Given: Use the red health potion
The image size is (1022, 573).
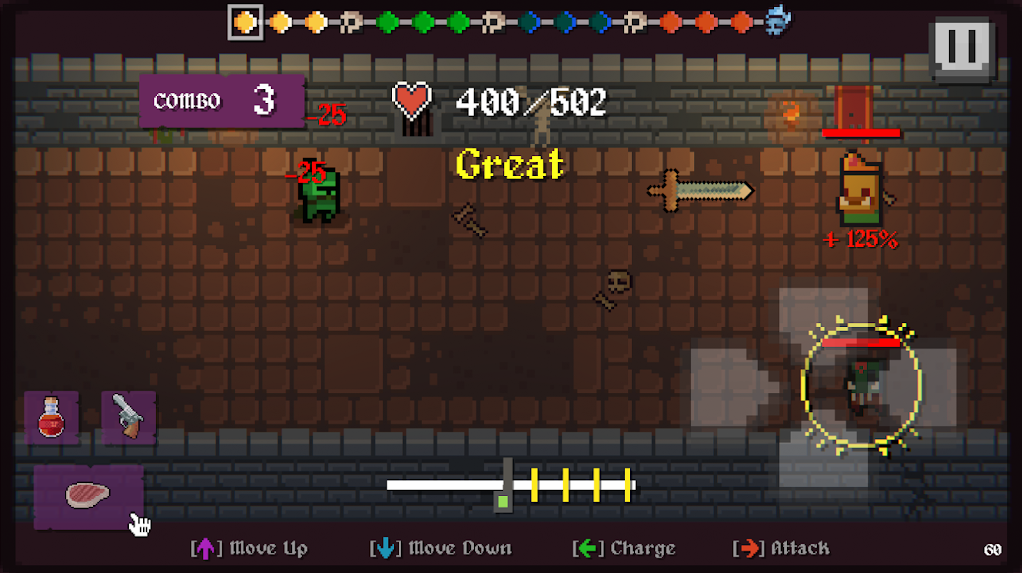Looking at the screenshot, I should click(x=51, y=416).
